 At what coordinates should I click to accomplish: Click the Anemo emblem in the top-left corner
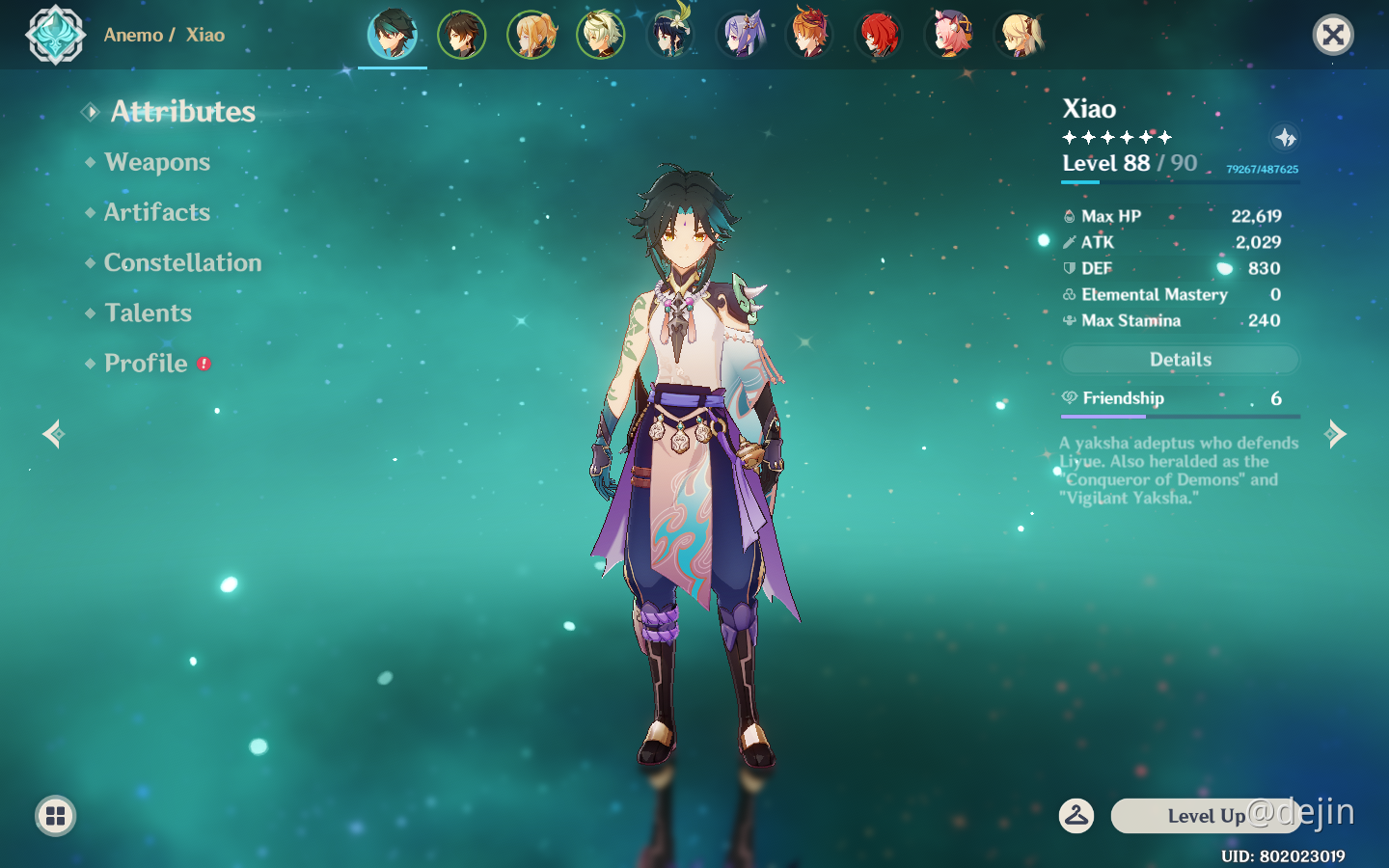[x=55, y=35]
